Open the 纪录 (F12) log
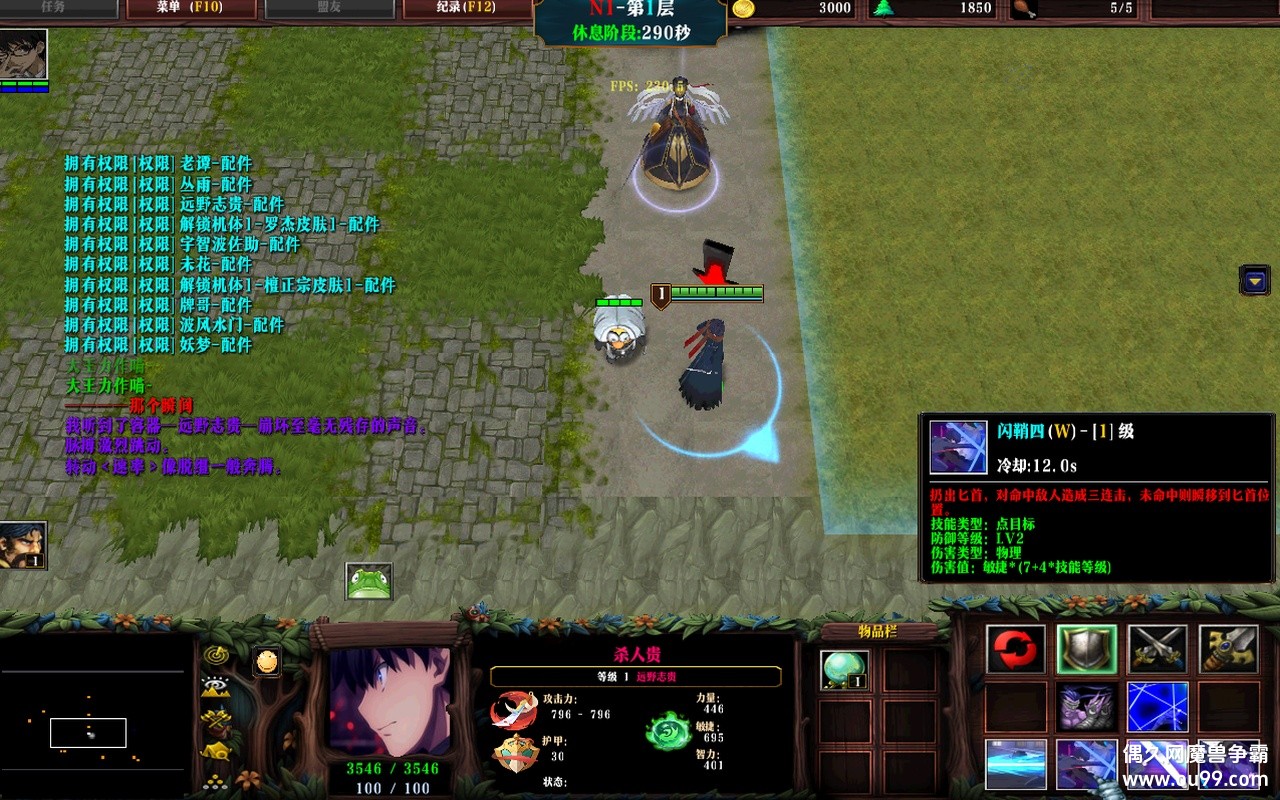The width and height of the screenshot is (1280, 800). pyautogui.click(x=467, y=9)
